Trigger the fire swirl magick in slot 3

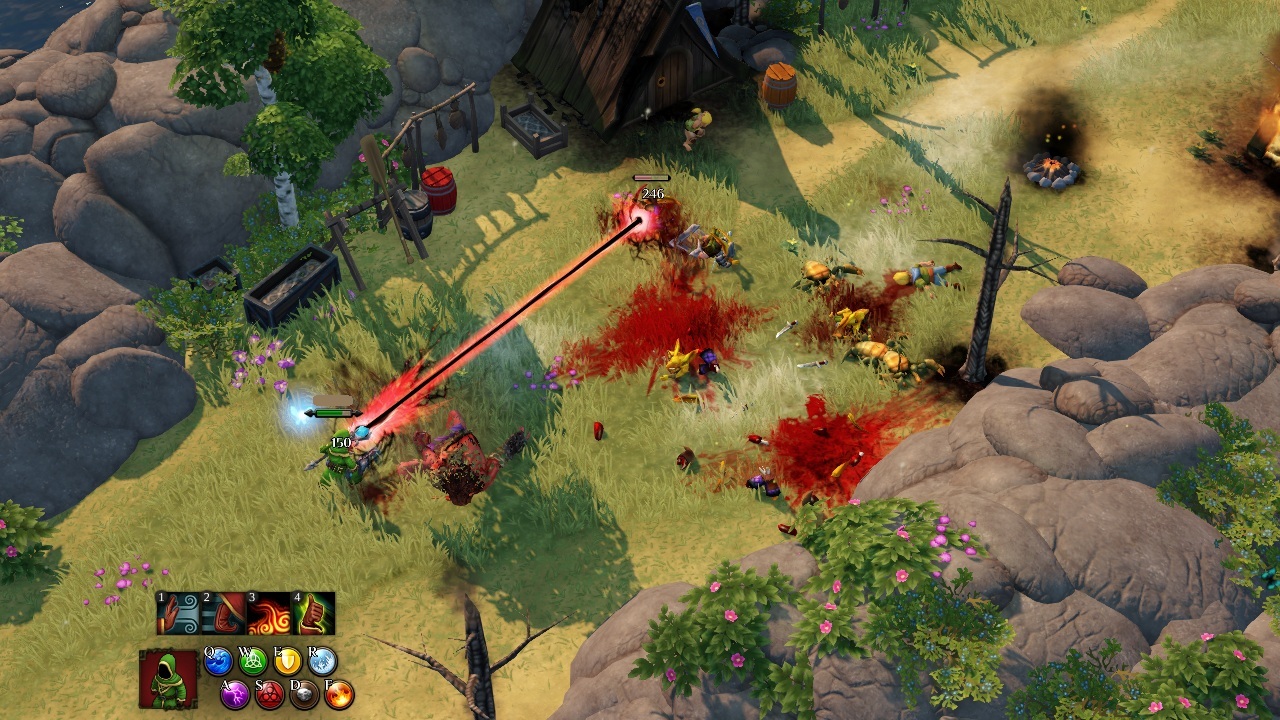[x=268, y=613]
